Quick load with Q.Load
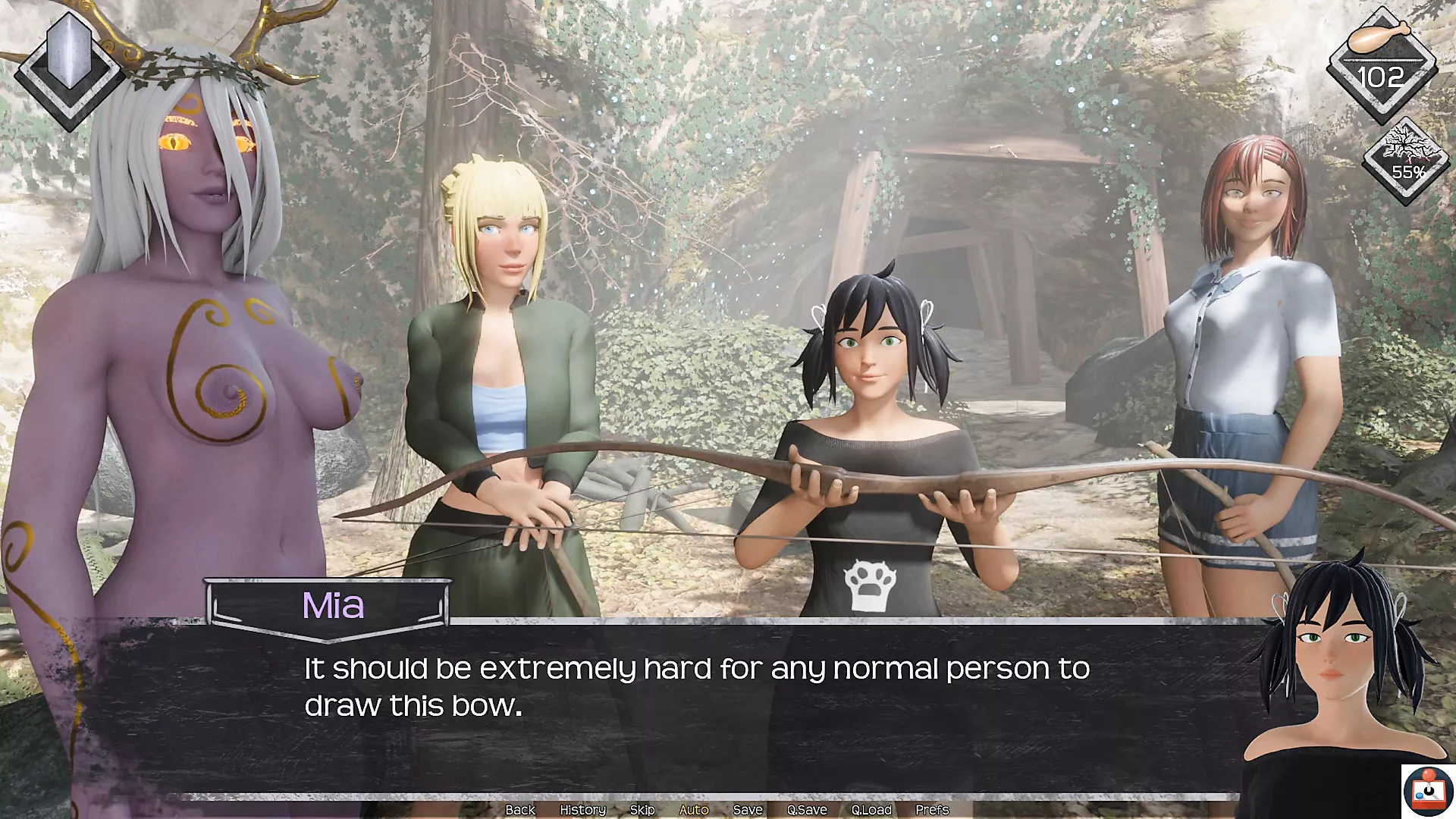Viewport: 1456px width, 819px height. [871, 810]
